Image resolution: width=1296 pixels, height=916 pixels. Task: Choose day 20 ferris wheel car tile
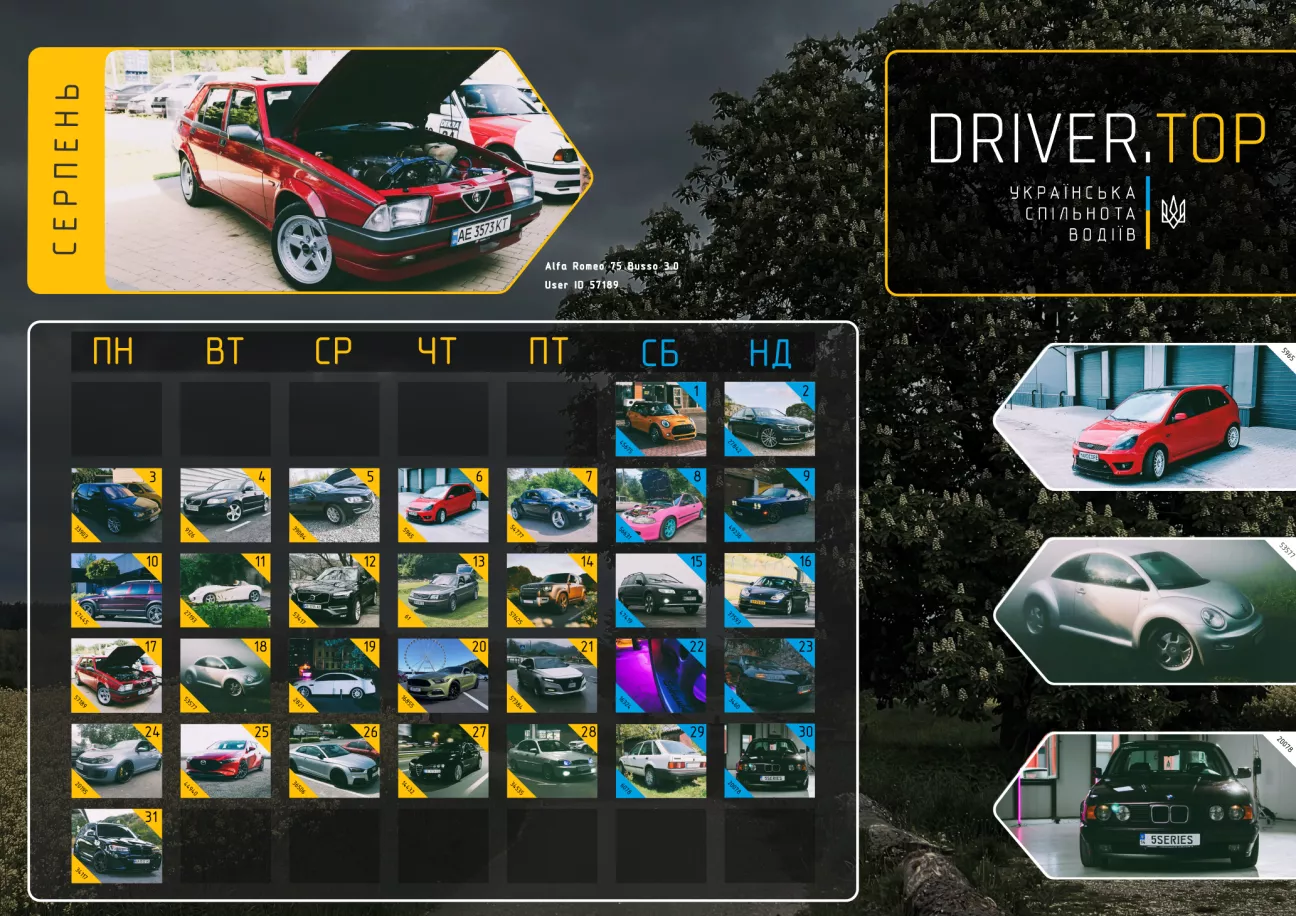tap(443, 676)
